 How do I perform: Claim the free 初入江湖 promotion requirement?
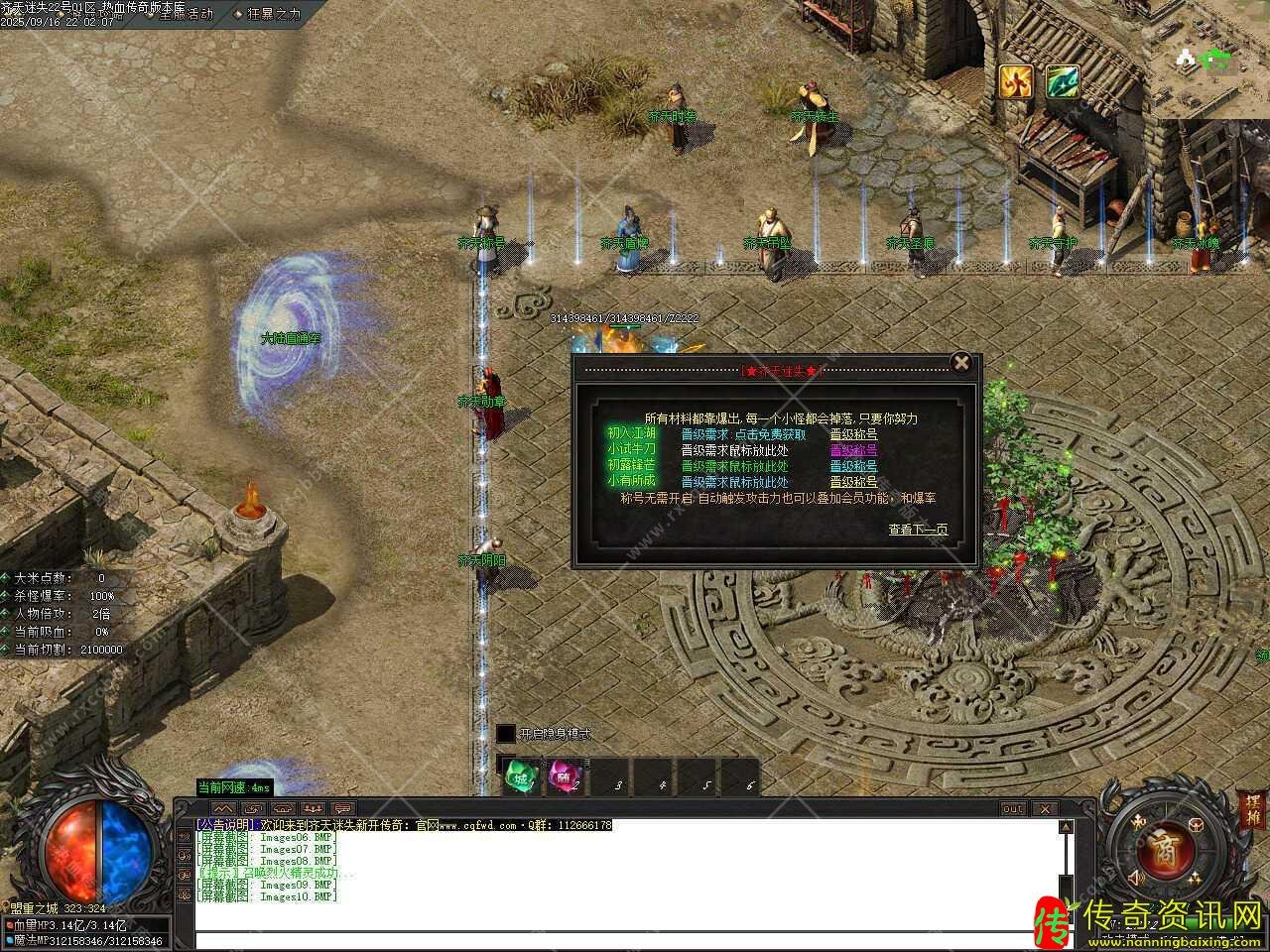743,434
